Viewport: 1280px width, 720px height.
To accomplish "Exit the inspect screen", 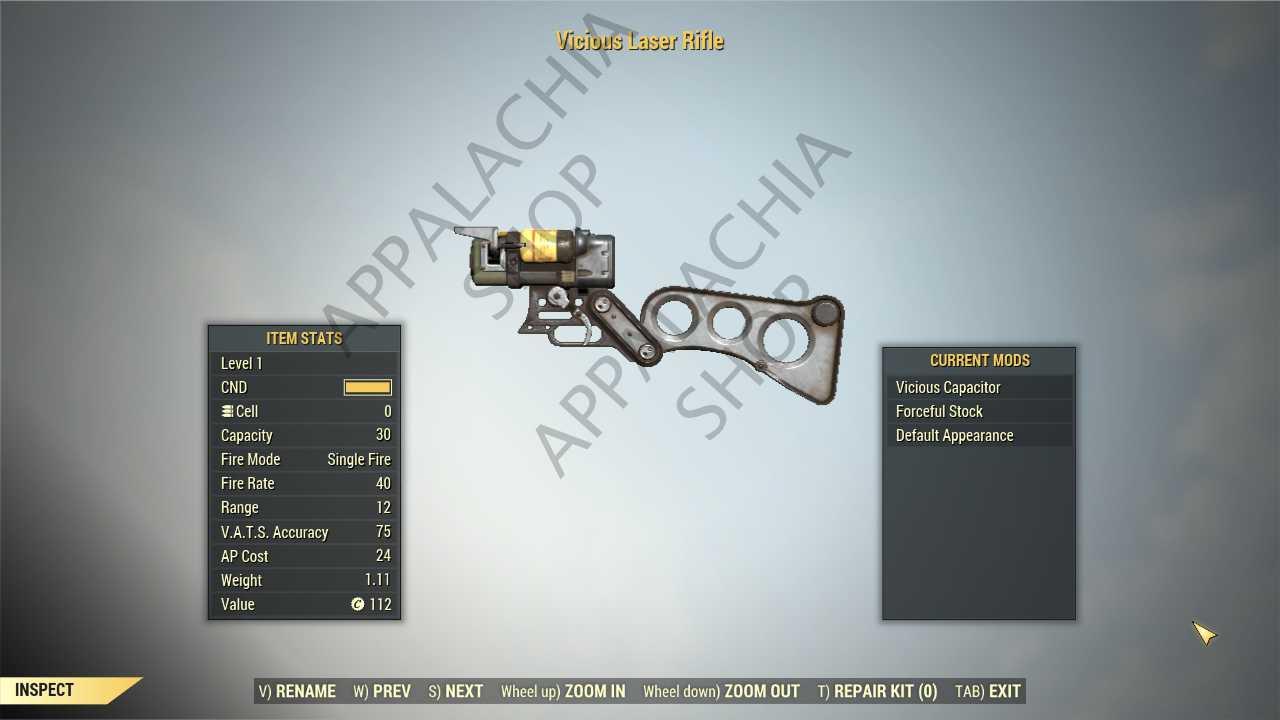I will click(x=988, y=691).
